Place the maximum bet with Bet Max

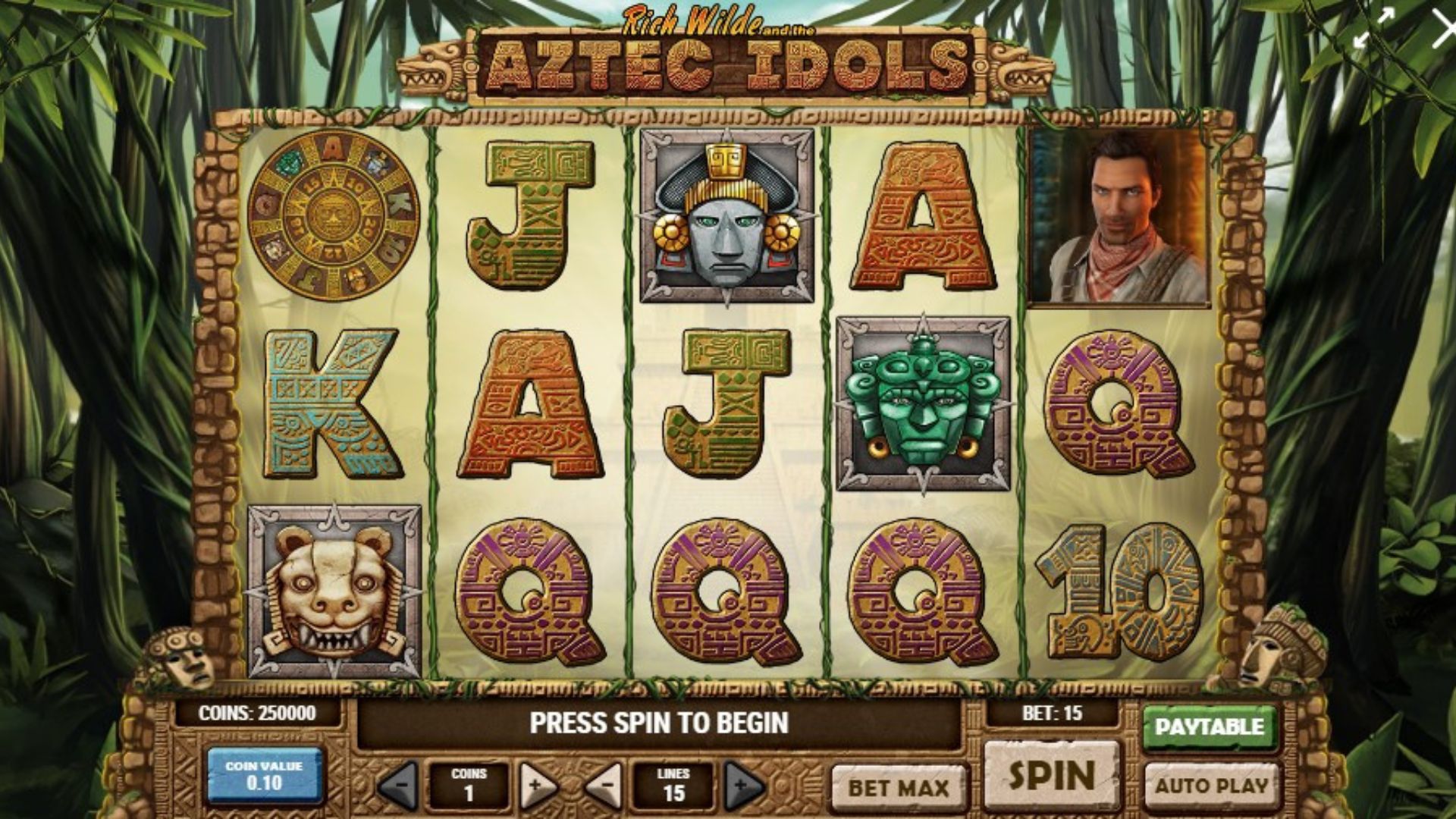(899, 787)
